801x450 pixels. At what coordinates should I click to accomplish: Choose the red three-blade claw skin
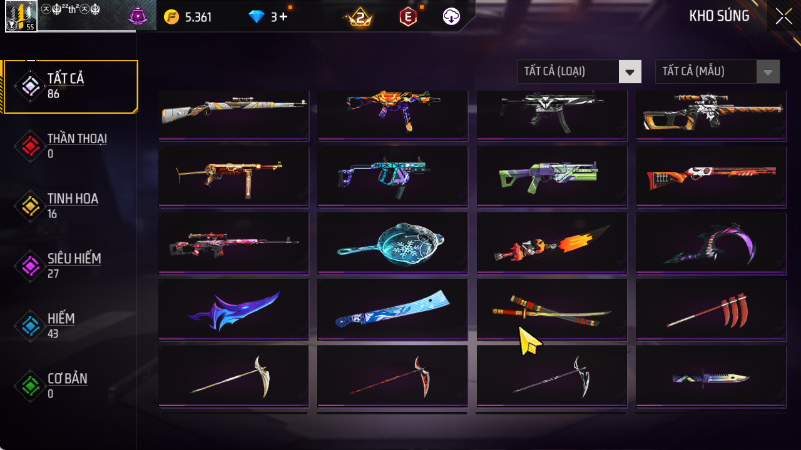click(x=709, y=309)
